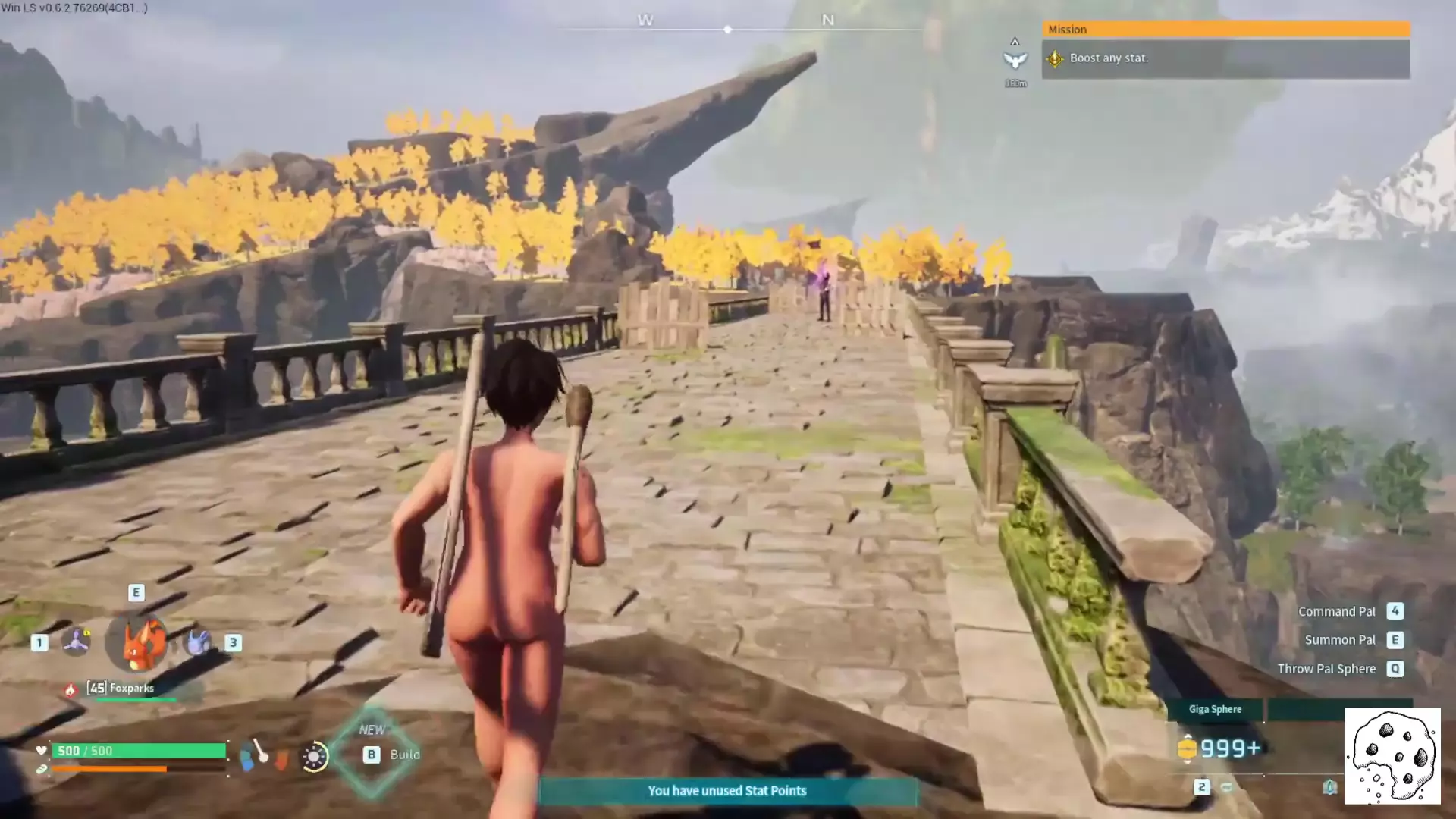
Task: Open the orange Mission header bar
Action: point(1225,30)
